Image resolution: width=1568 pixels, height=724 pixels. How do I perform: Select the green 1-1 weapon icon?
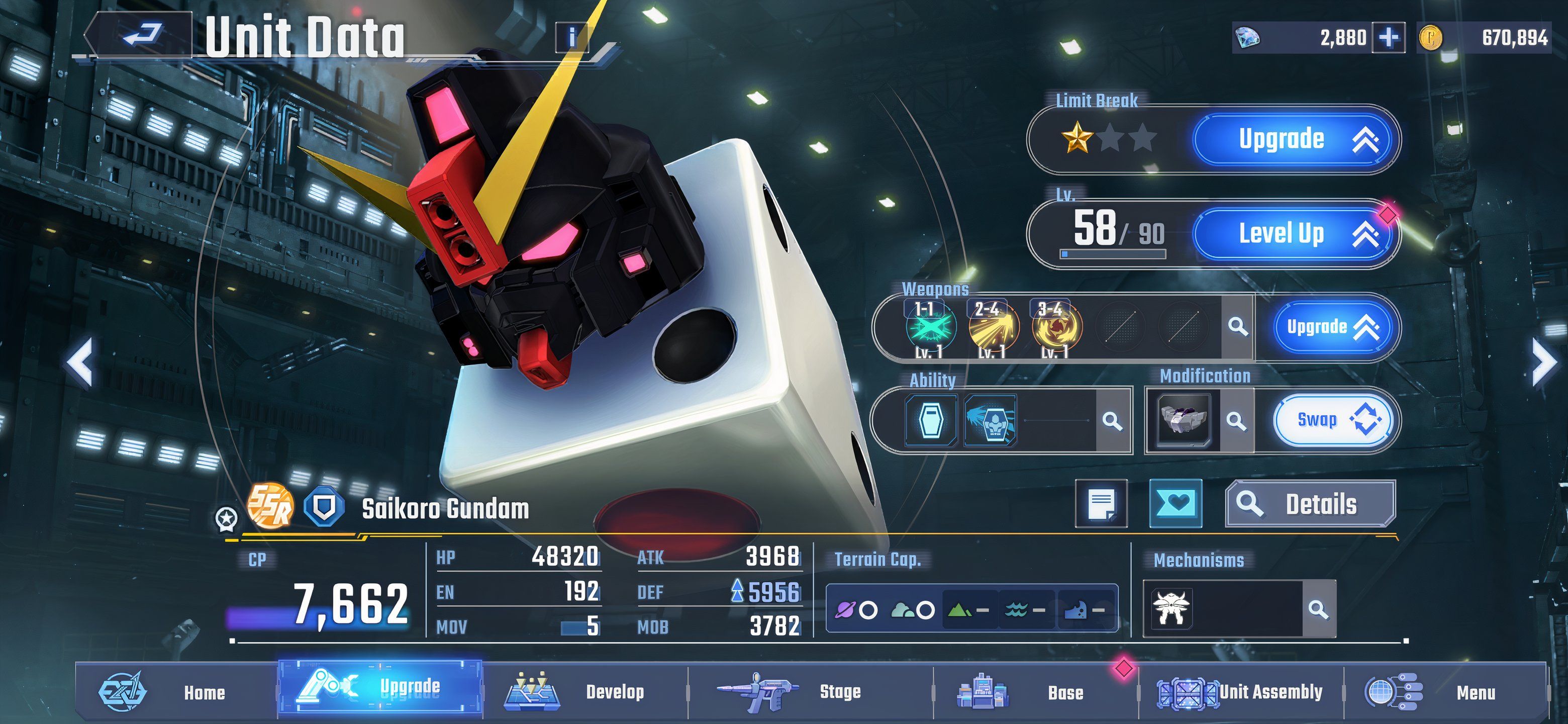pos(929,329)
